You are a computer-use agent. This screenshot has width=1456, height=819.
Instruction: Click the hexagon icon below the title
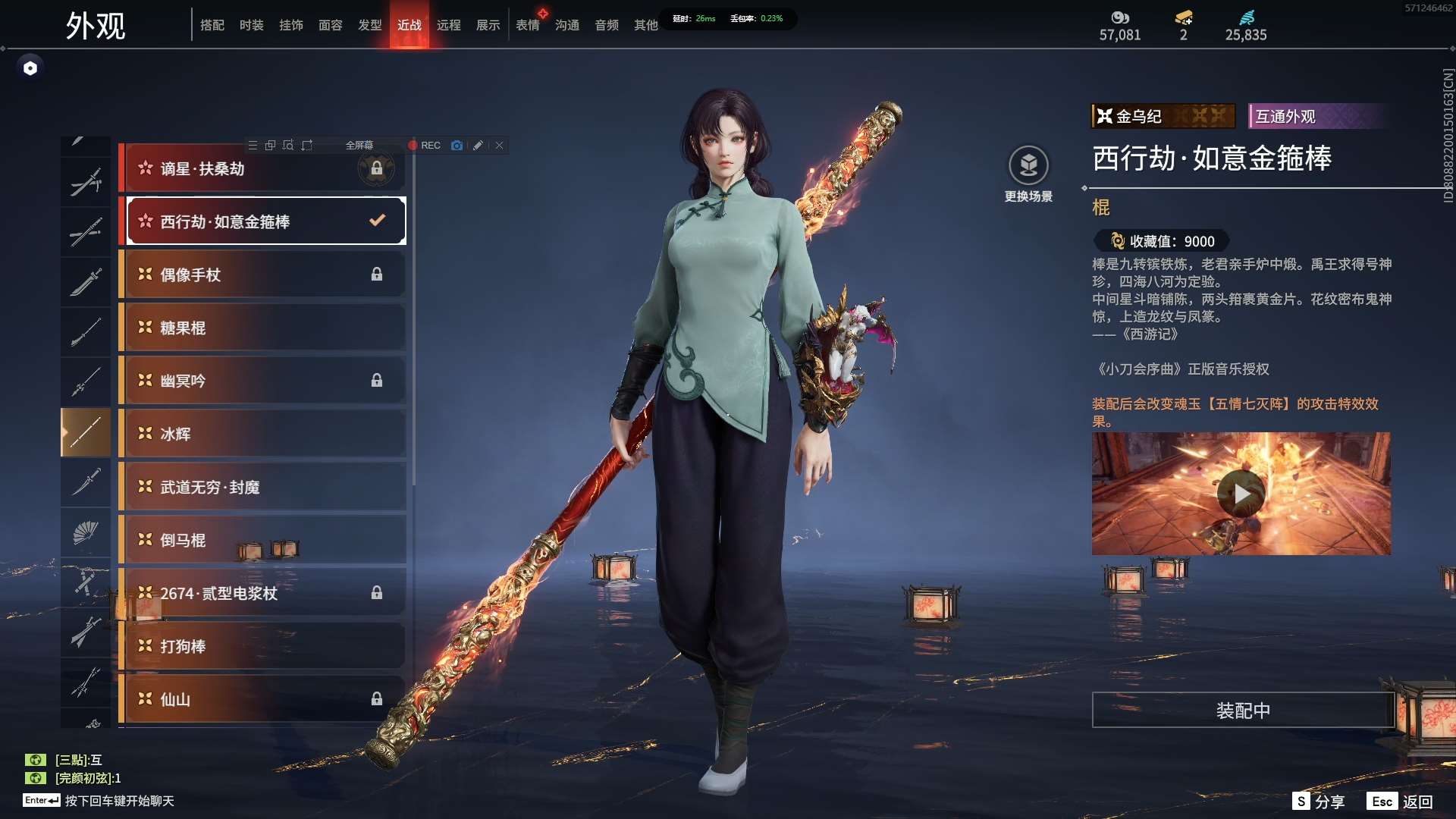click(30, 68)
